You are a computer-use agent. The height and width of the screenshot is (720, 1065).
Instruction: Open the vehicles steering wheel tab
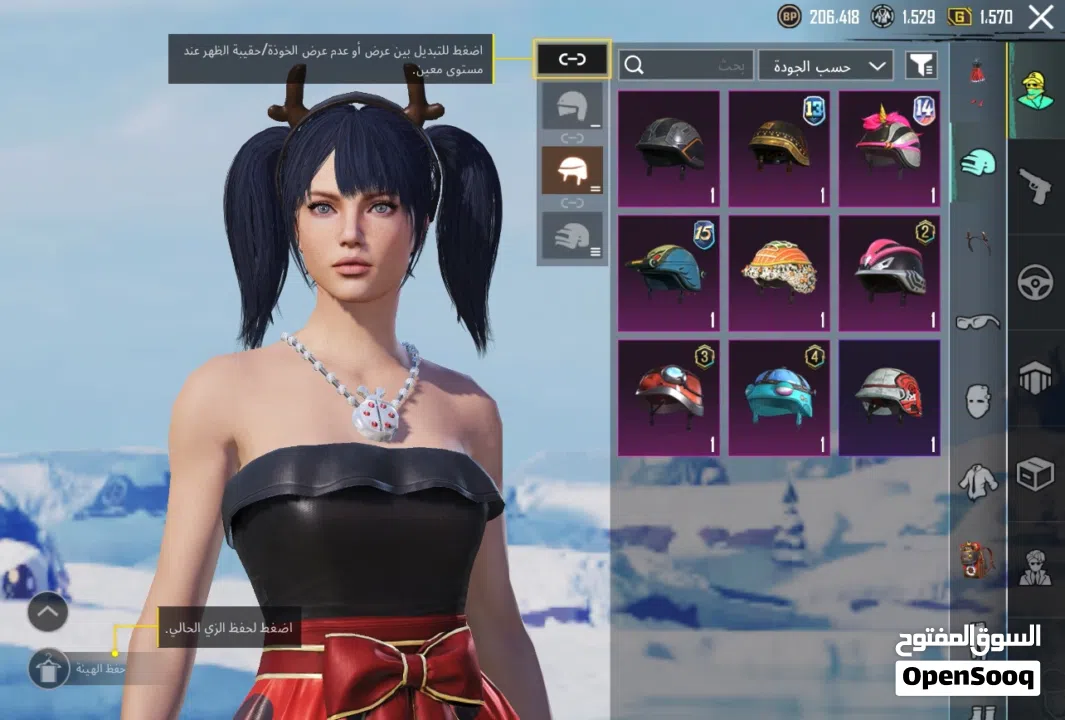(x=1035, y=282)
